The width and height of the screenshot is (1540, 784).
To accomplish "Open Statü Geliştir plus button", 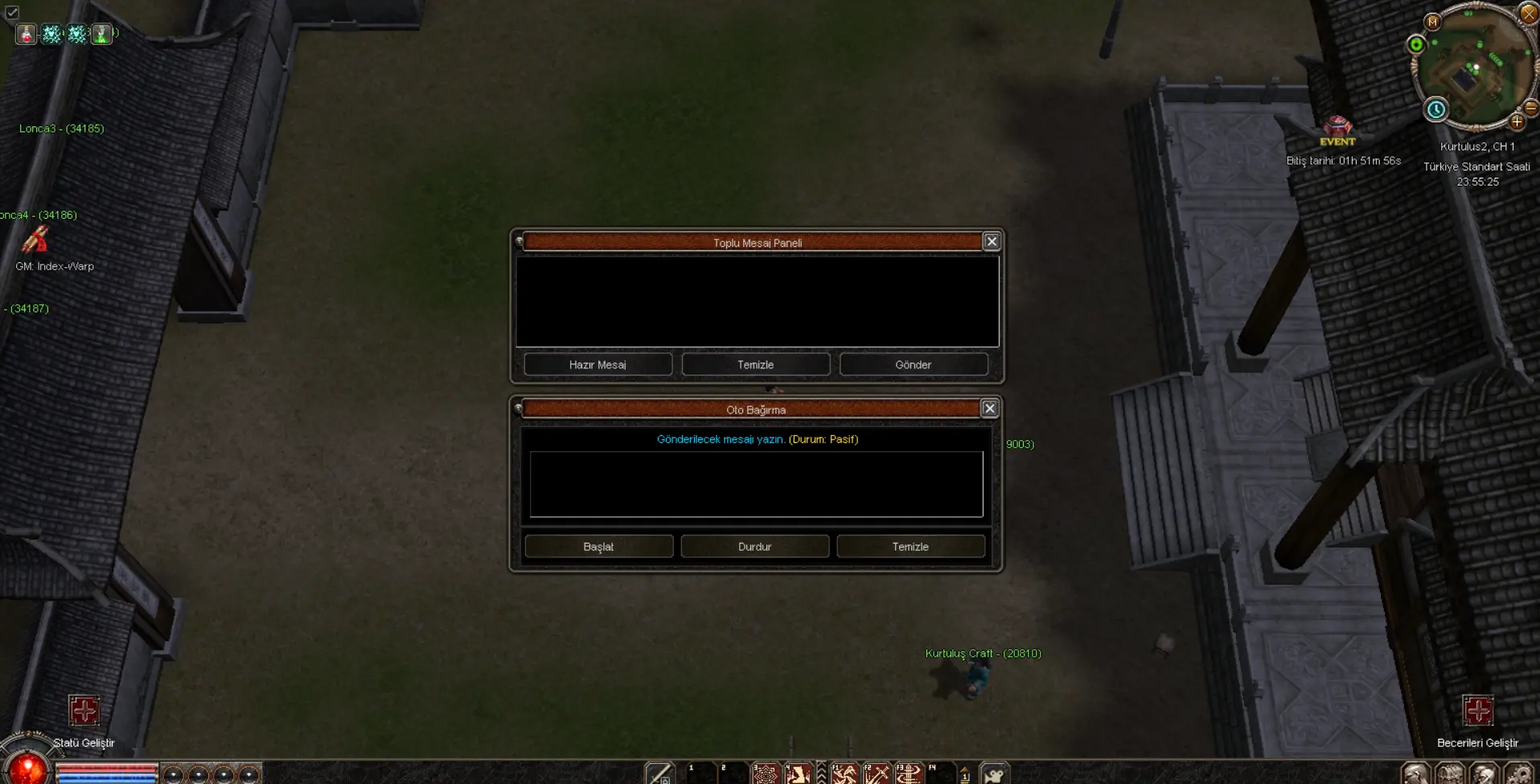I will [84, 711].
